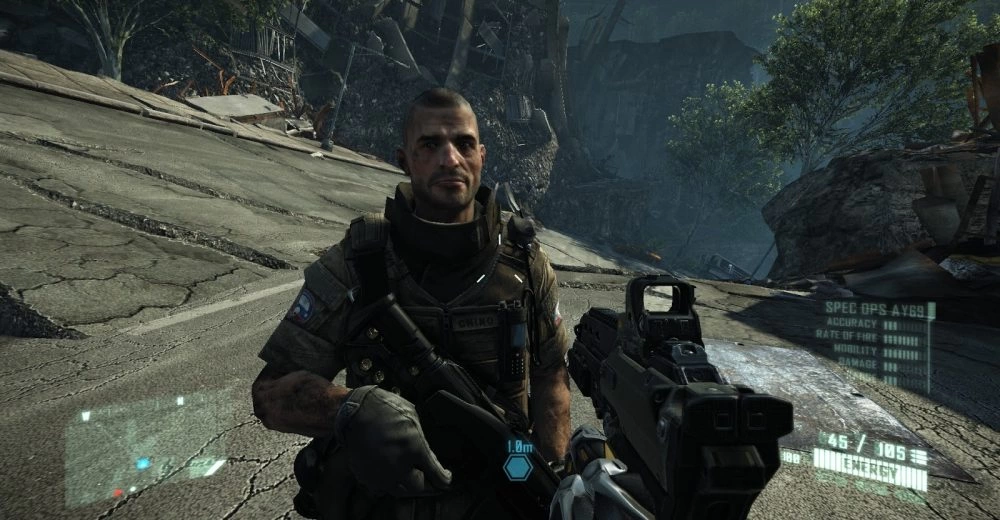Click the radar minimap panel
Image resolution: width=1000 pixels, height=520 pixels.
point(146,450)
